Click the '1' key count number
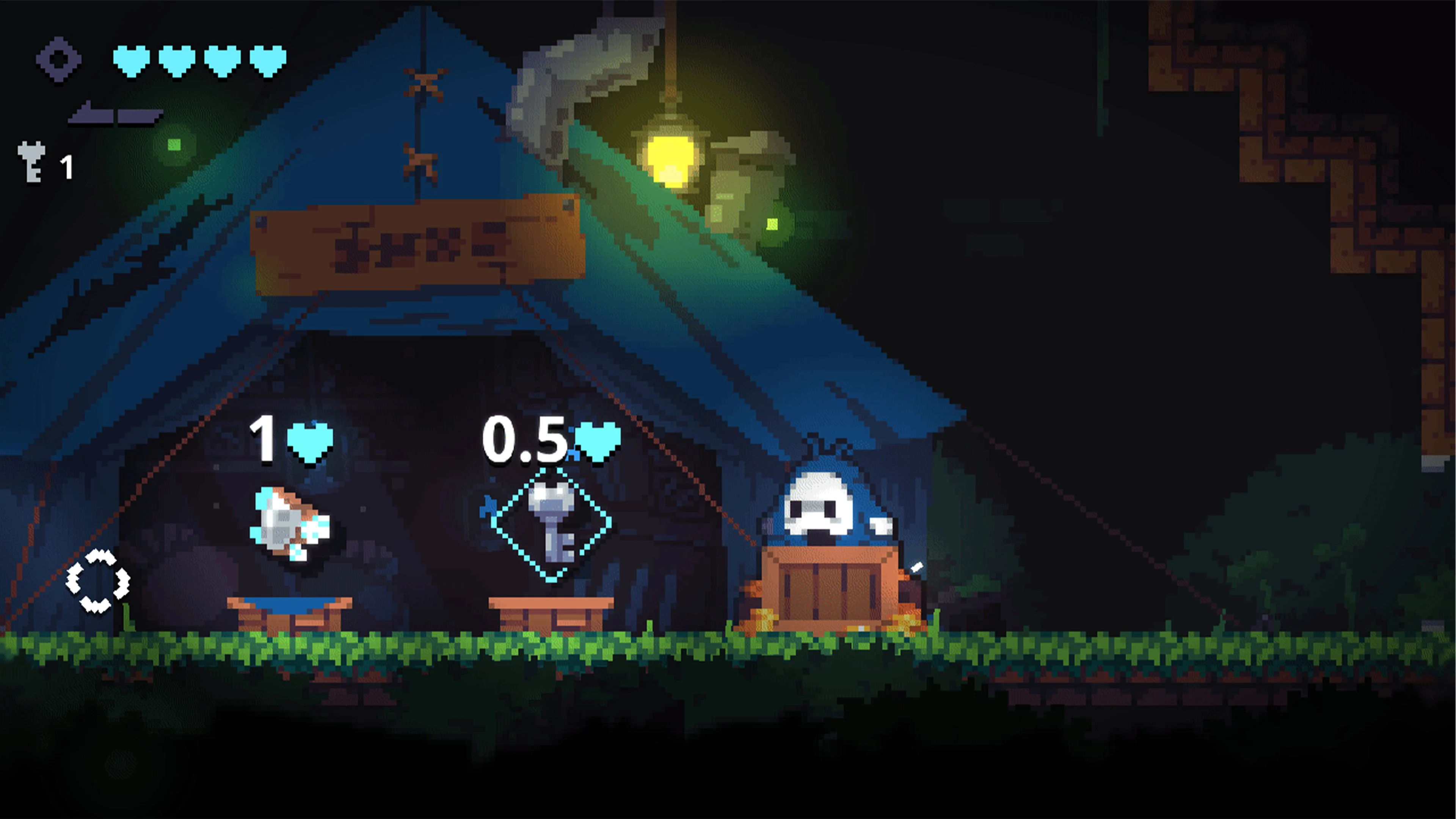This screenshot has height=819, width=1456. (x=66, y=167)
